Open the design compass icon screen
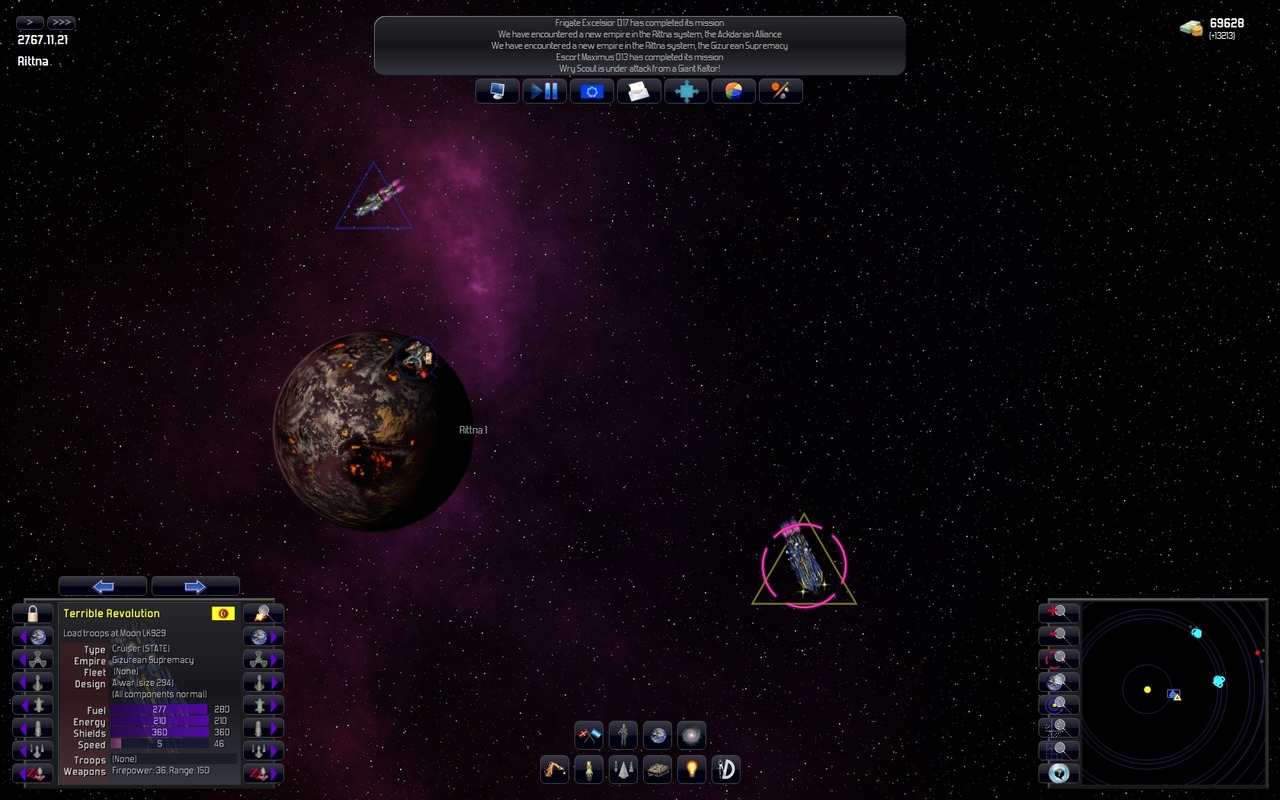1280x800 pixels. [726, 769]
